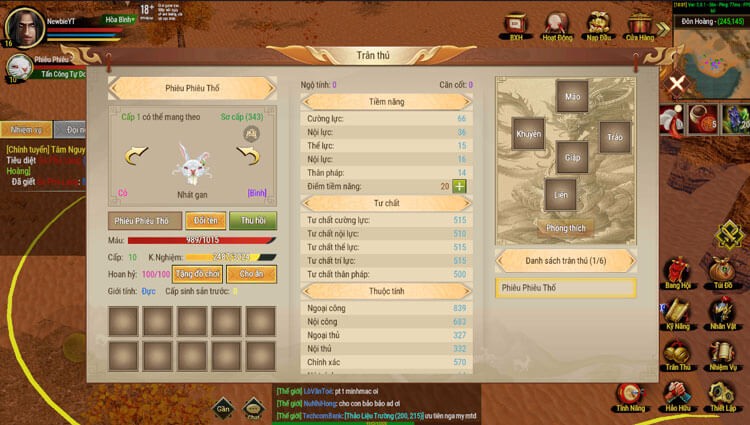Select the Mão skill slot
This screenshot has width=750, height=425.
click(572, 98)
